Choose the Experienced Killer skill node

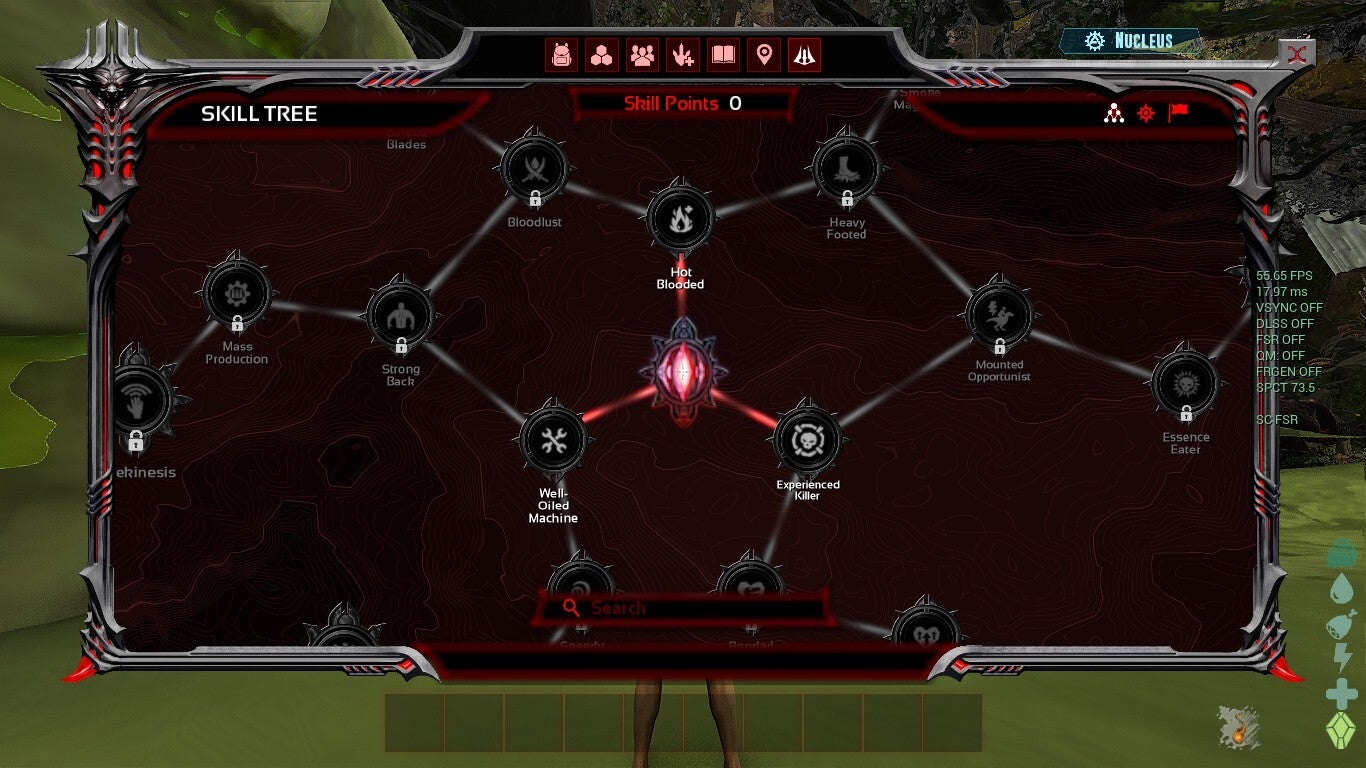pos(807,439)
